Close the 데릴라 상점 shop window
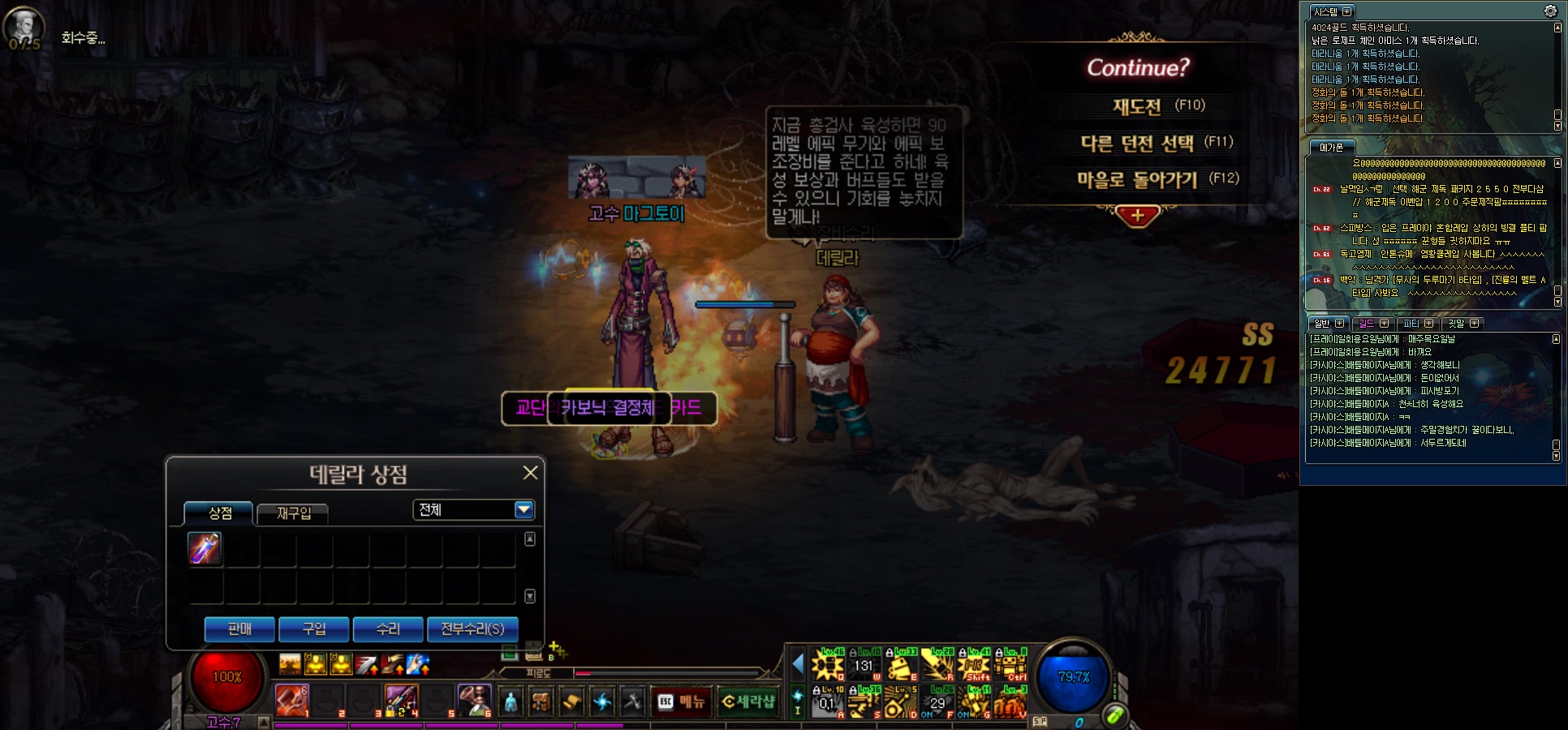 pyautogui.click(x=530, y=473)
